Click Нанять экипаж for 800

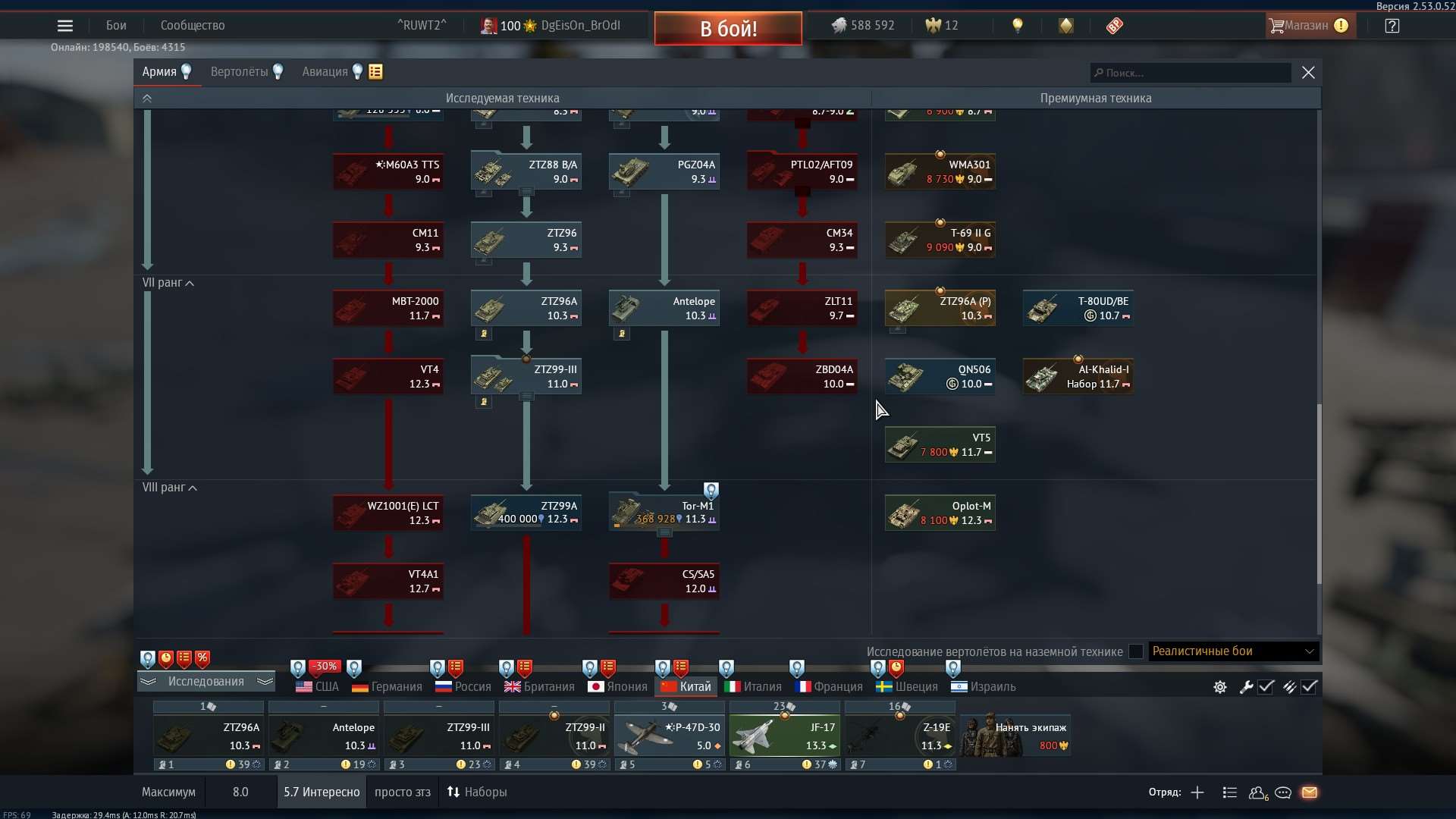(1015, 734)
